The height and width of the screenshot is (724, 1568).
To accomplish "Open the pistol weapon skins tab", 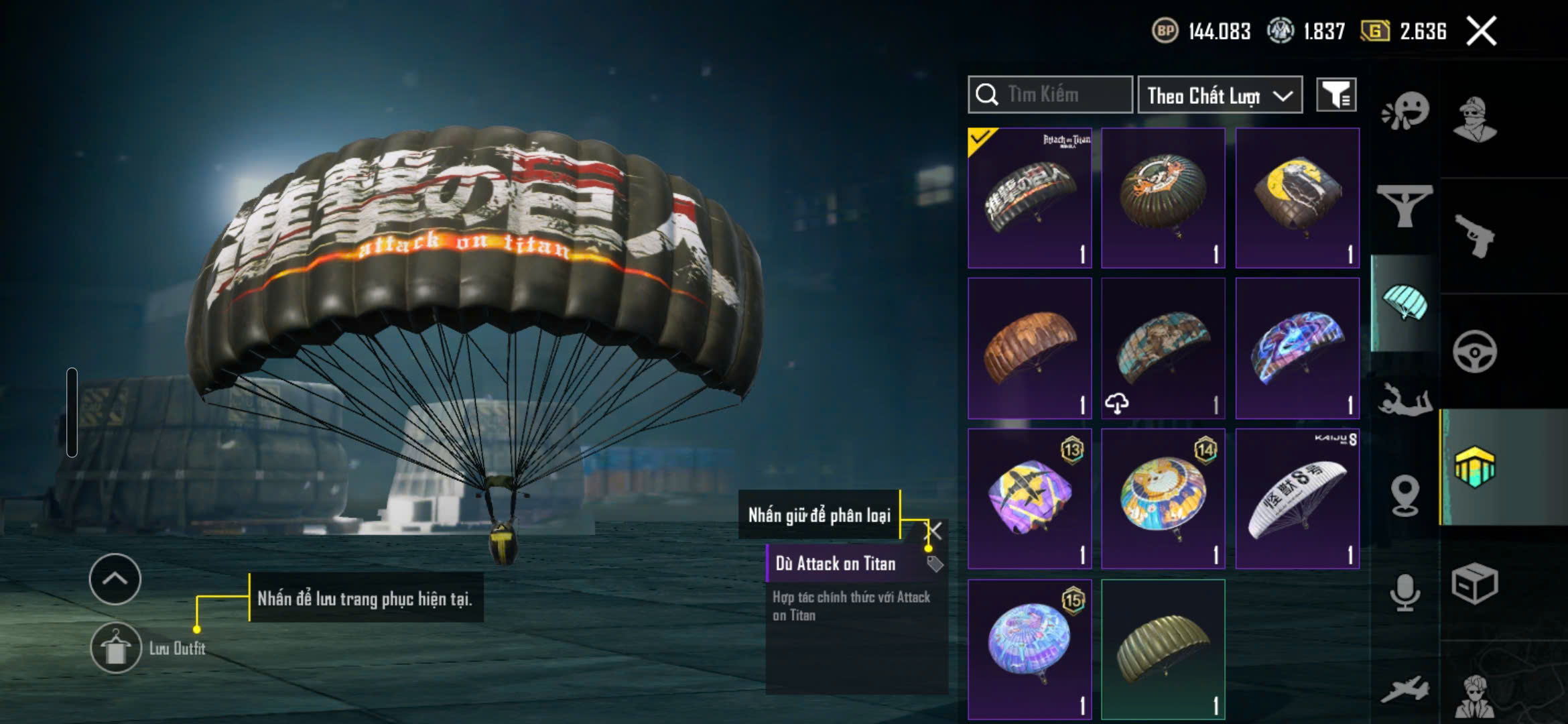I will [1474, 236].
